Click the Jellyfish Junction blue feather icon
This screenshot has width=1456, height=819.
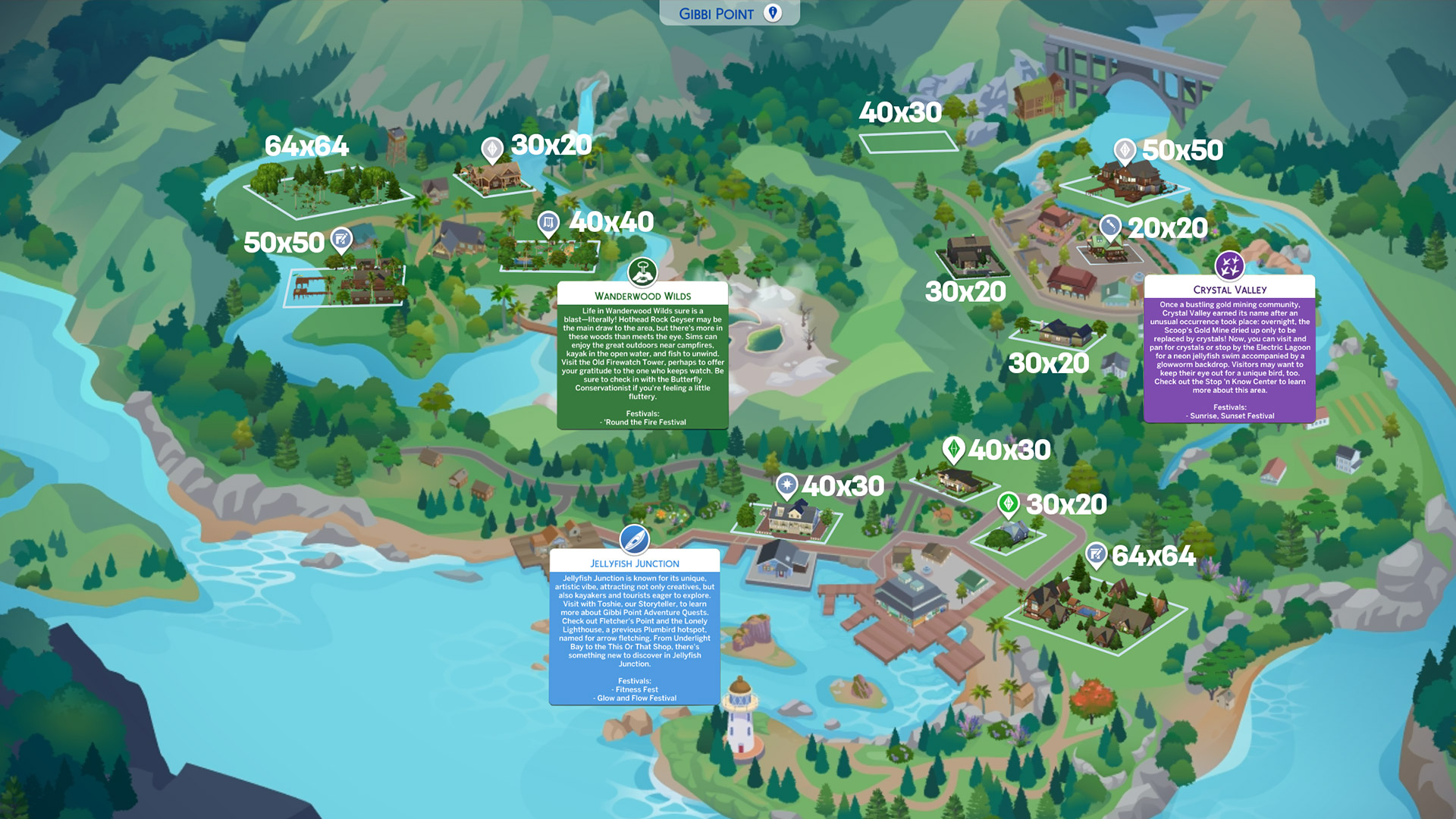tap(635, 540)
